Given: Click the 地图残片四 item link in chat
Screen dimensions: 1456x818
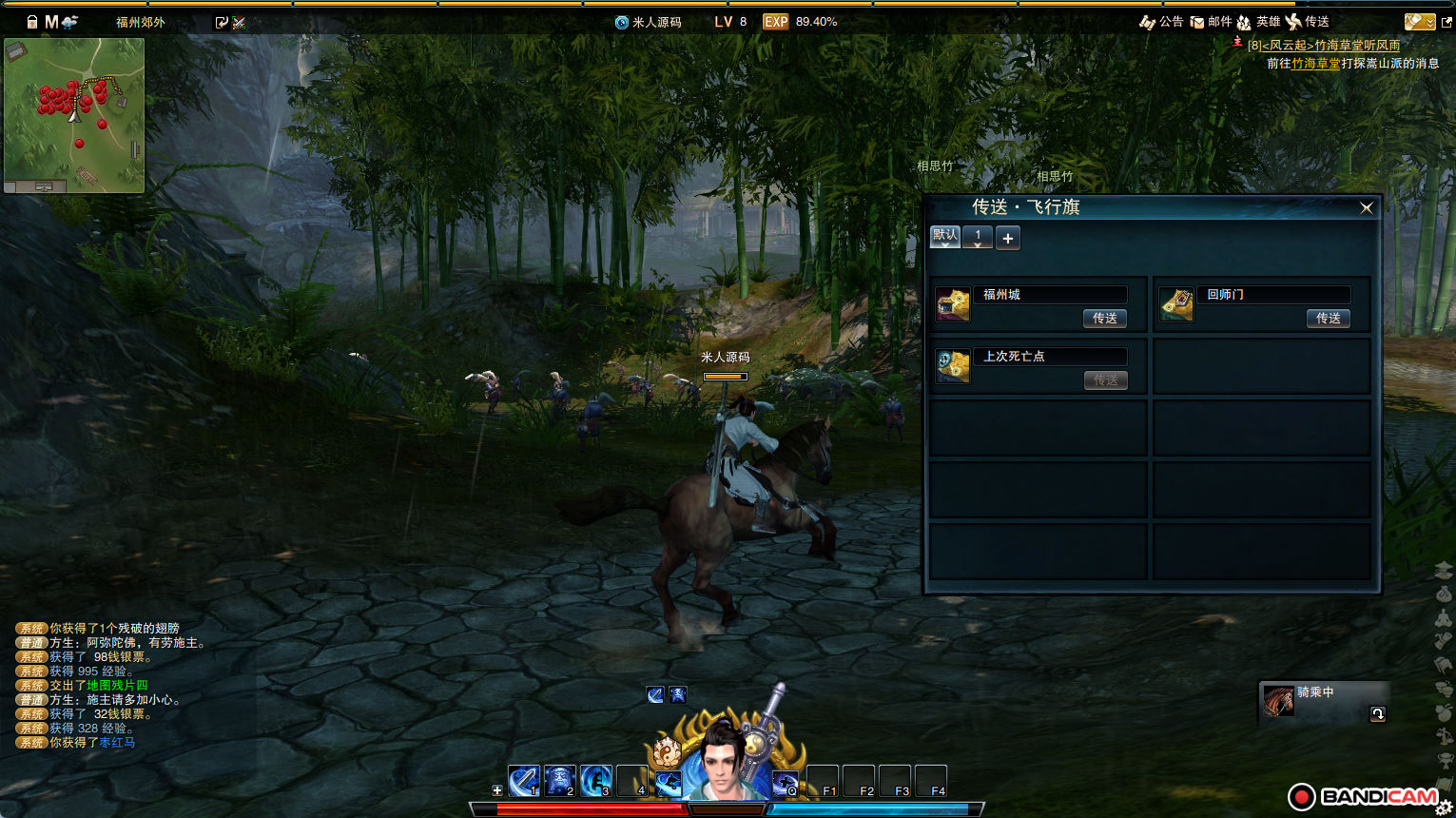Looking at the screenshot, I should [x=117, y=686].
